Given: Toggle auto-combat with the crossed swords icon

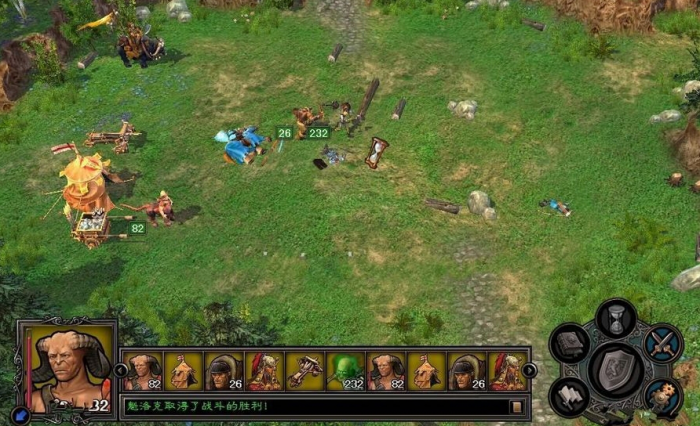Looking at the screenshot, I should coord(661,343).
